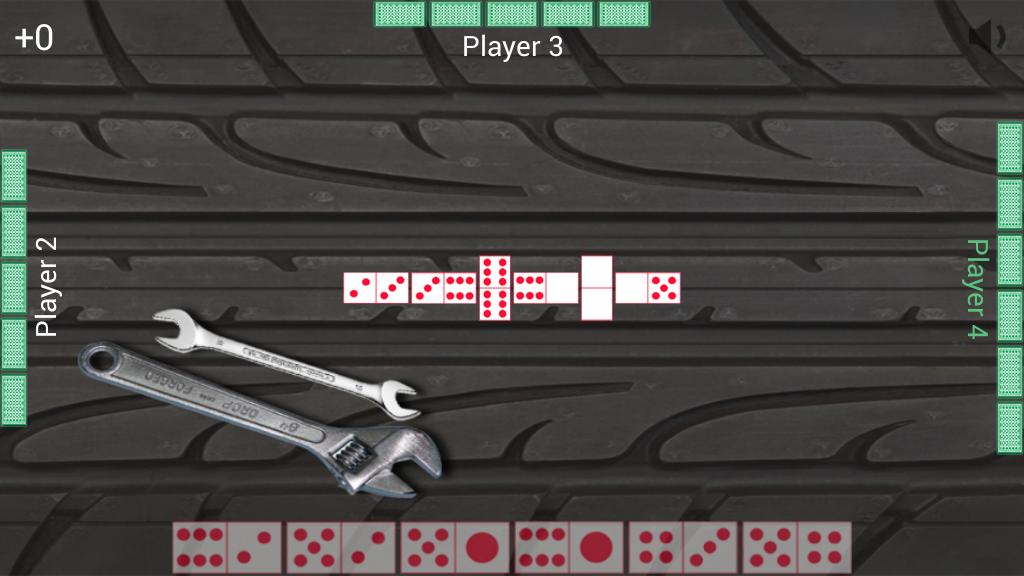
Task: Pick the 6-1 domino from your hand
Action: tap(568, 548)
